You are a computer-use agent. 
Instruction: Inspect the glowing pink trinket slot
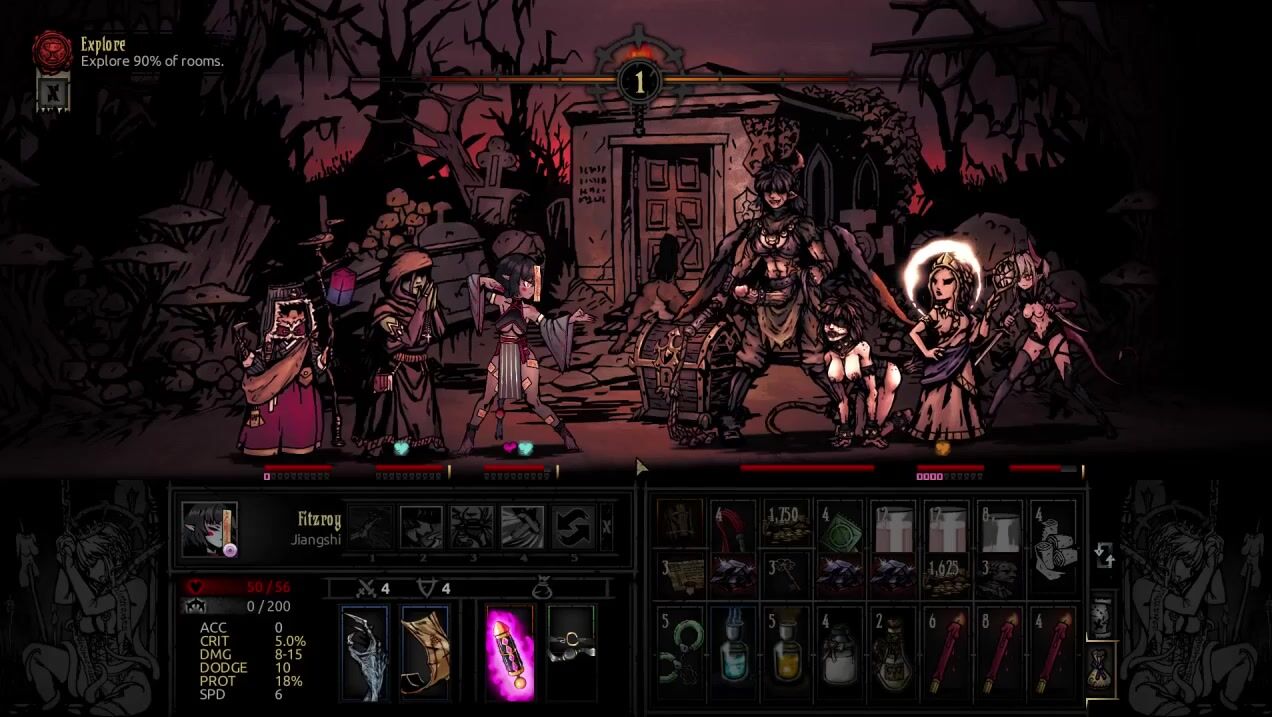coord(509,652)
